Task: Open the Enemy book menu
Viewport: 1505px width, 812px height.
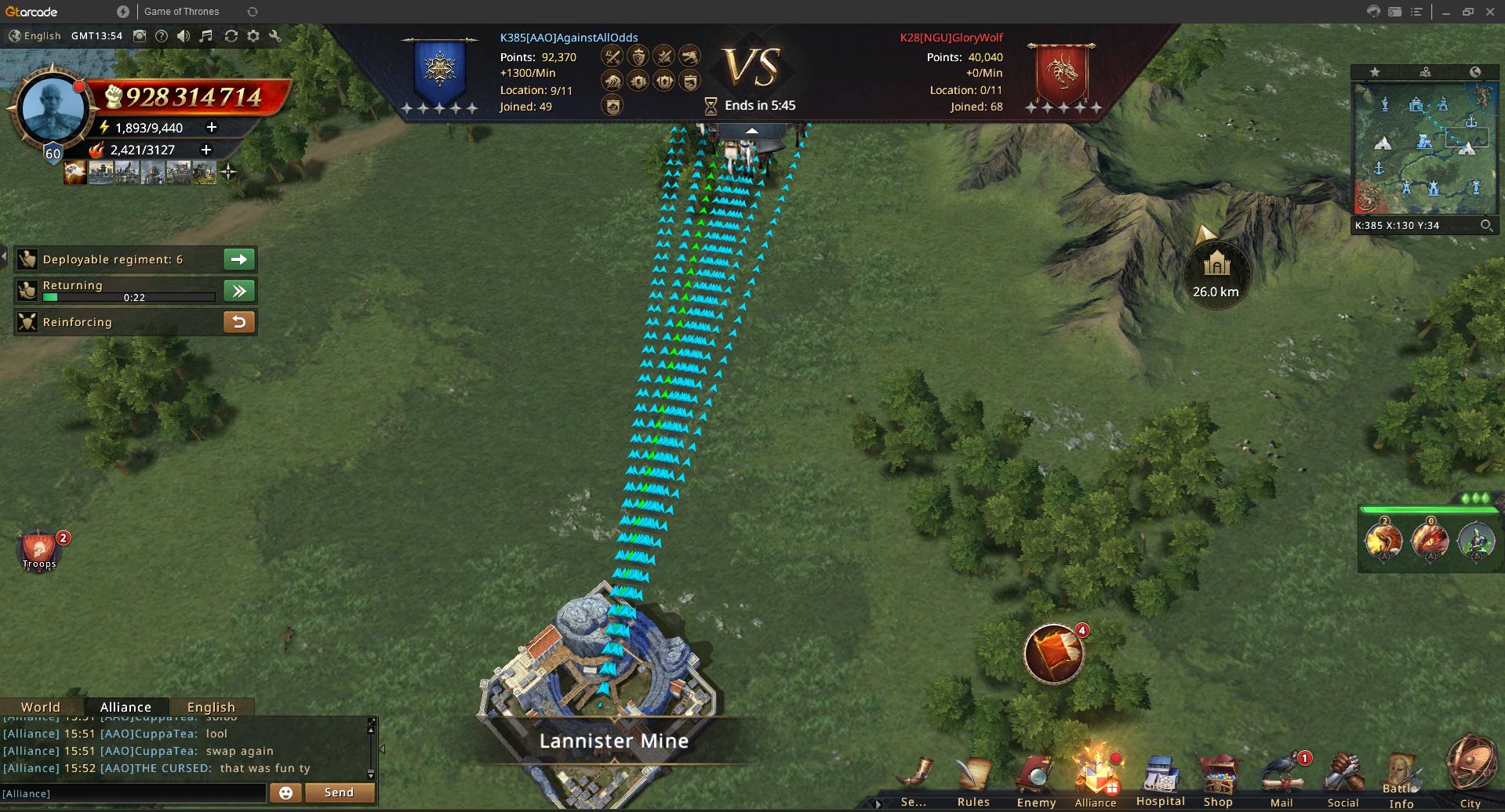Action: click(1036, 778)
